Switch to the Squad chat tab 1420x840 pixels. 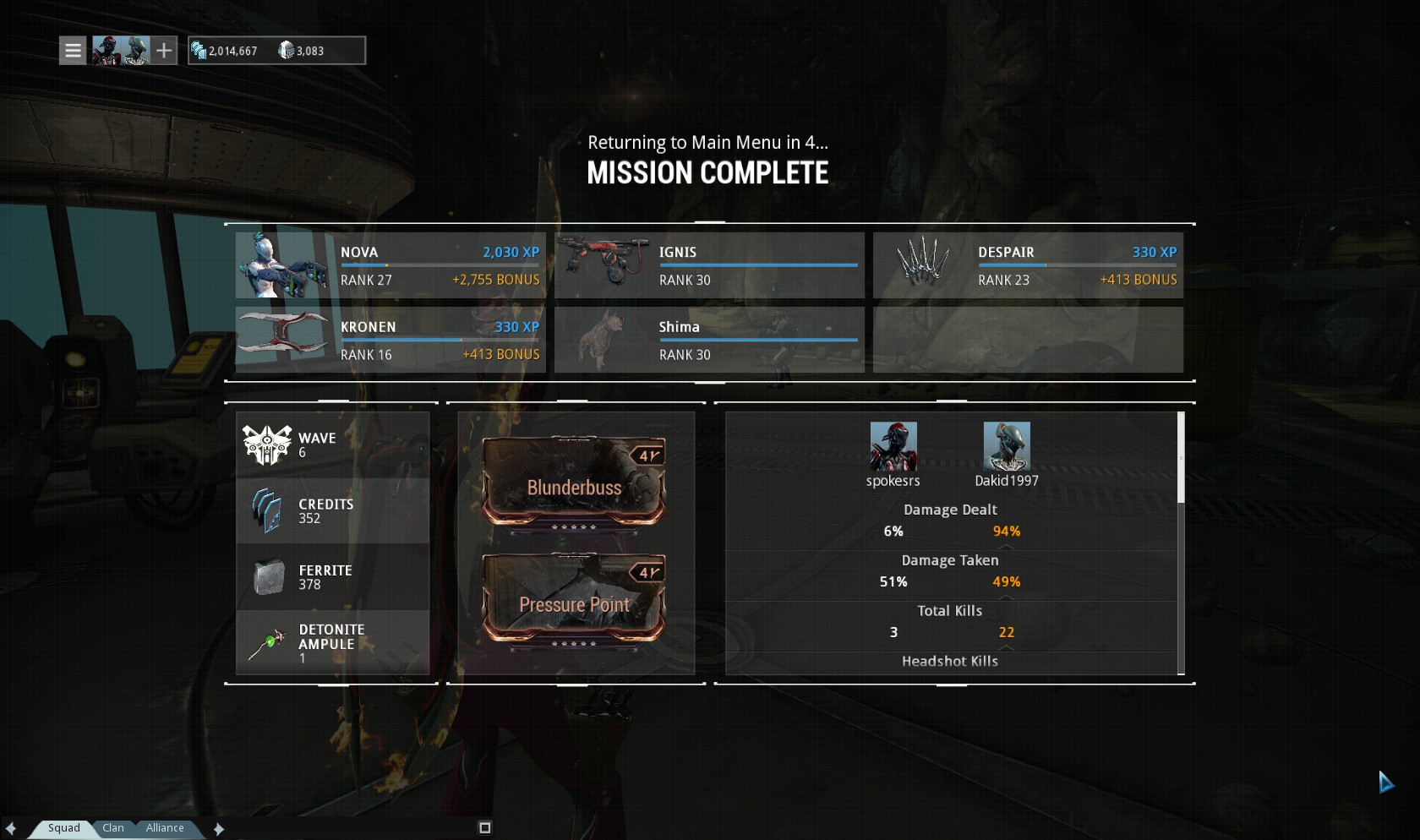coord(63,828)
